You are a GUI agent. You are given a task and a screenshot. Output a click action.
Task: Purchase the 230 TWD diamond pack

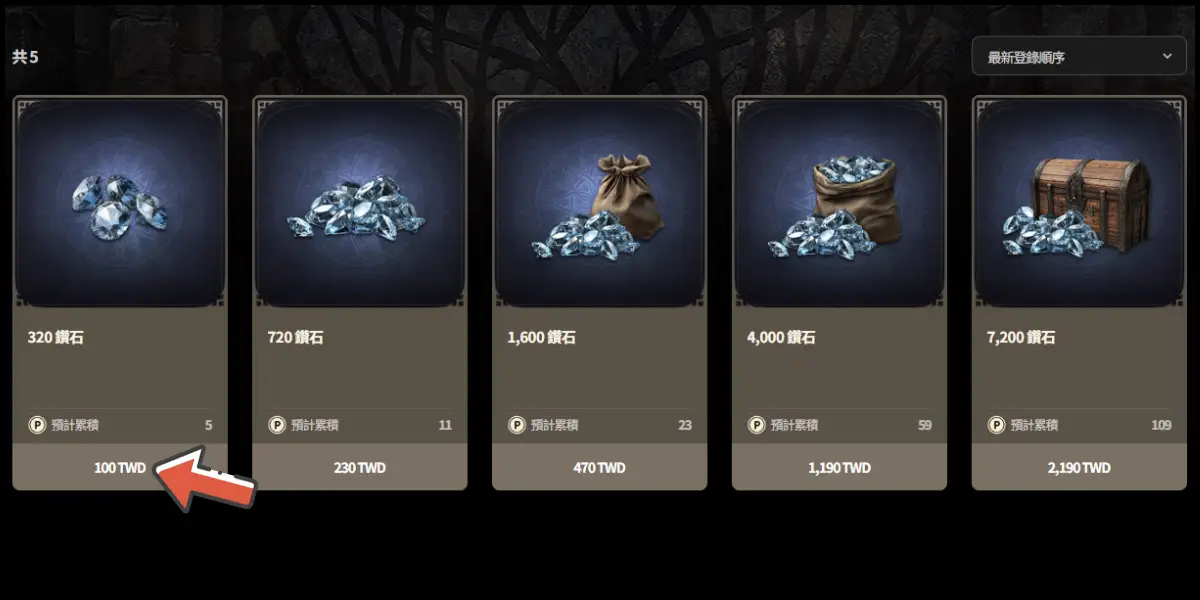click(360, 467)
